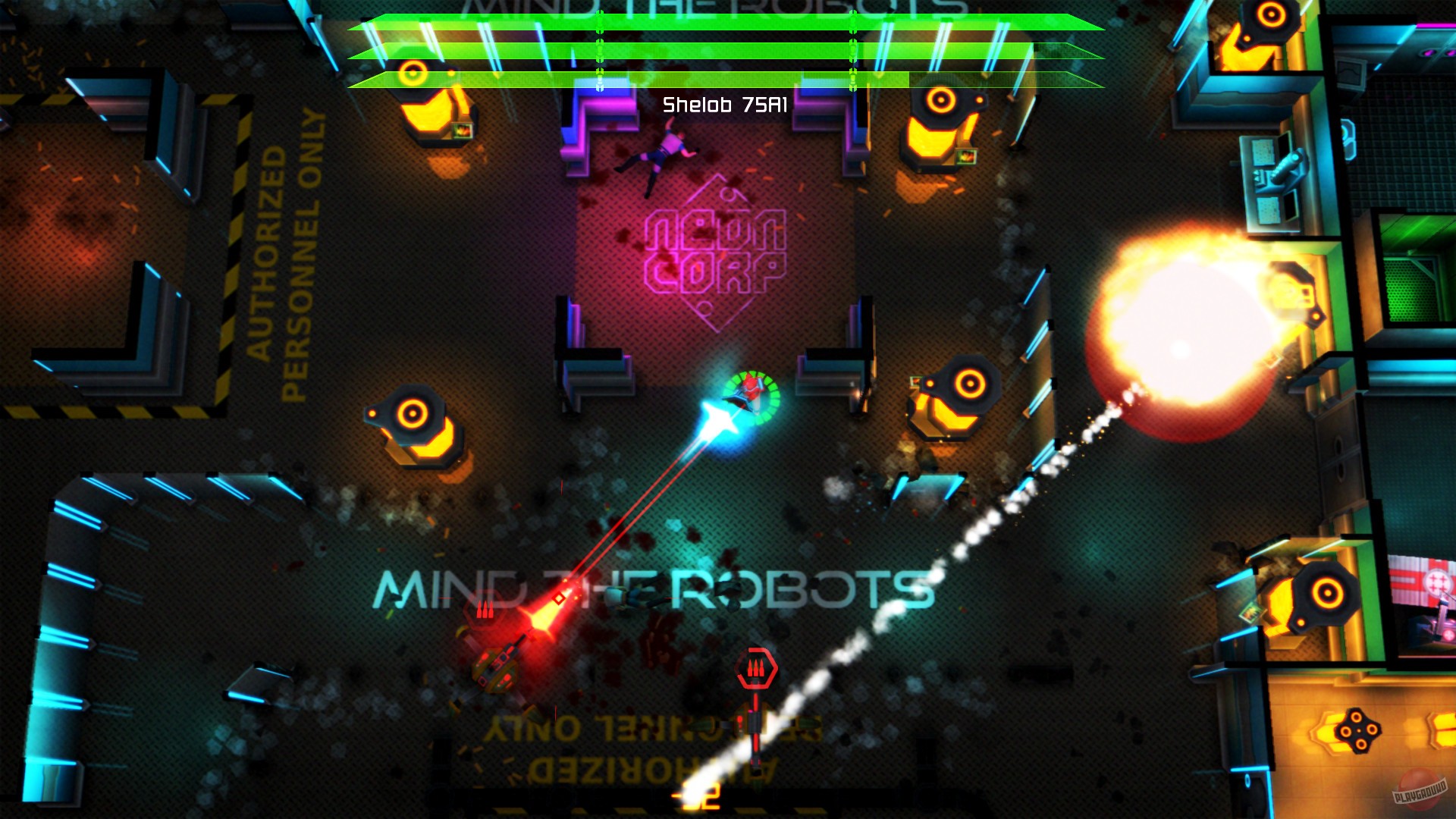Screen dimensions: 1456x819
Task: Click the Shelob 75A1 boss name label
Action: tap(726, 103)
